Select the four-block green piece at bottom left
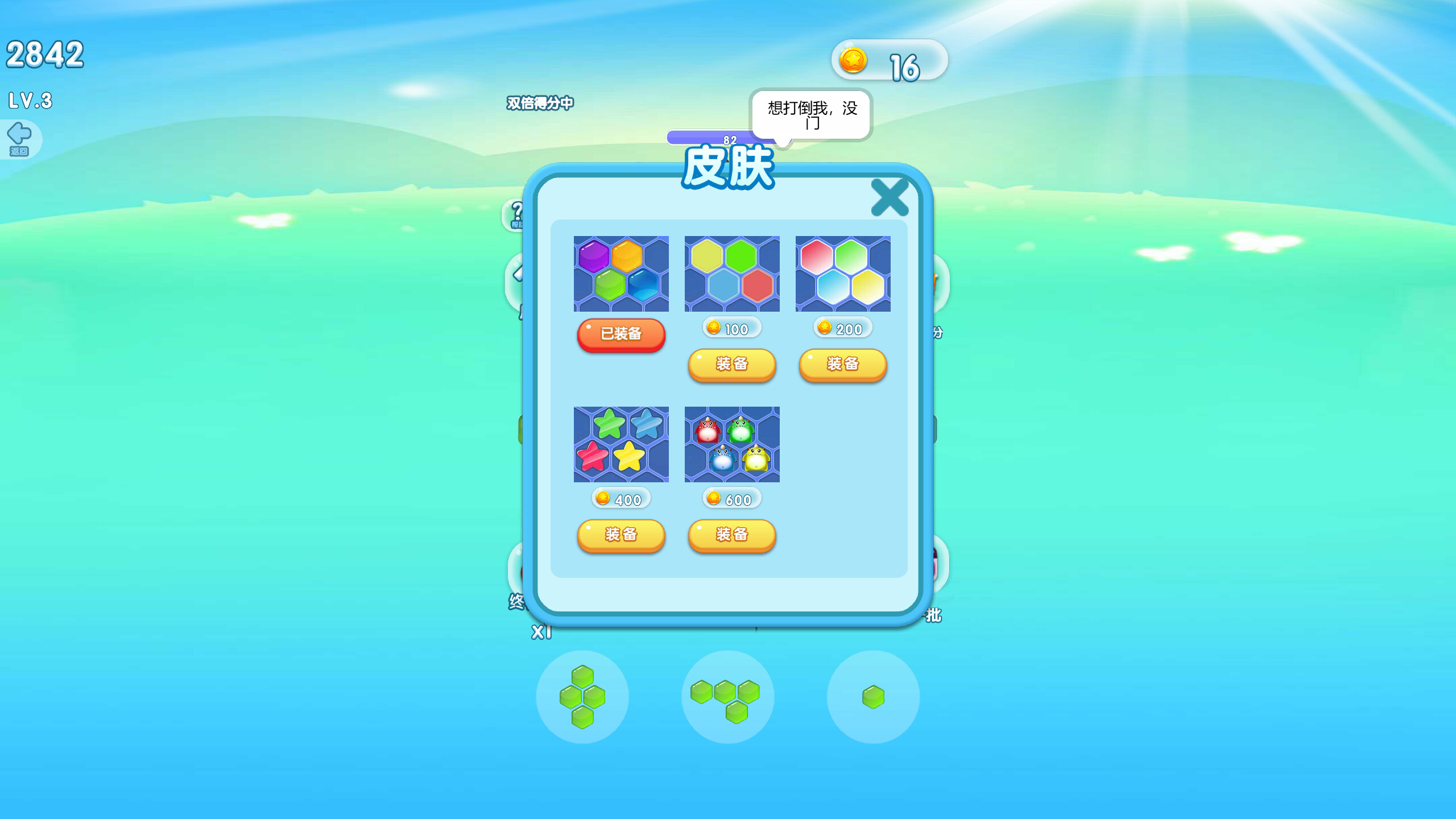Viewport: 1456px width, 819px height. point(583,698)
